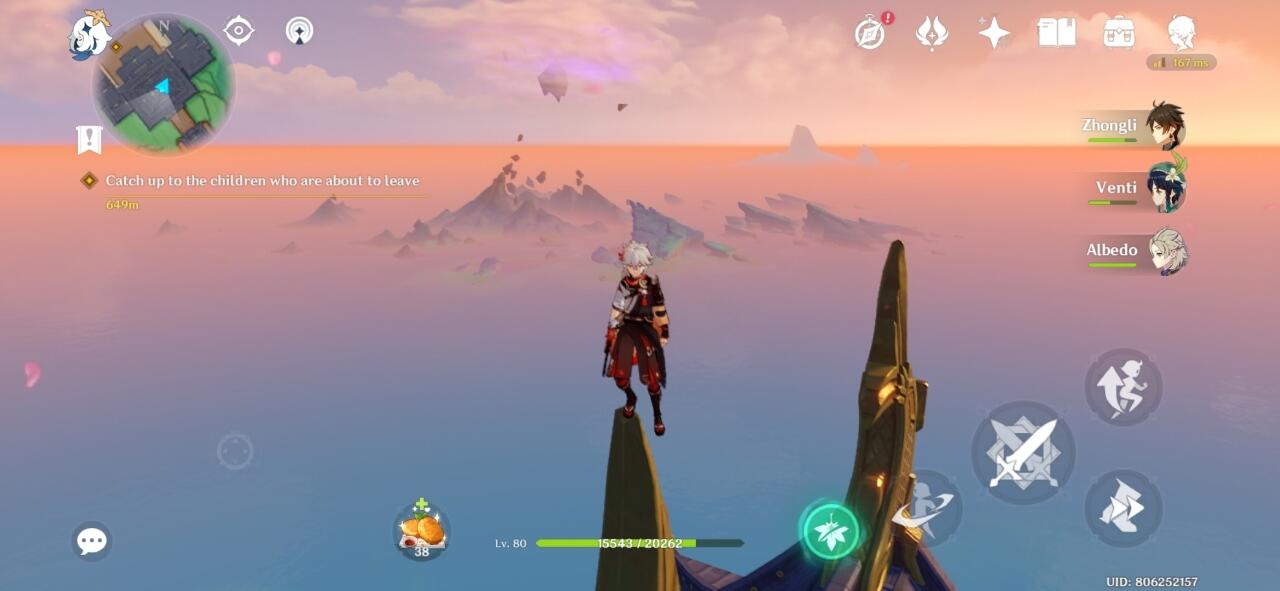Switch to party member Venti
The width and height of the screenshot is (1280, 591).
tap(1139, 189)
